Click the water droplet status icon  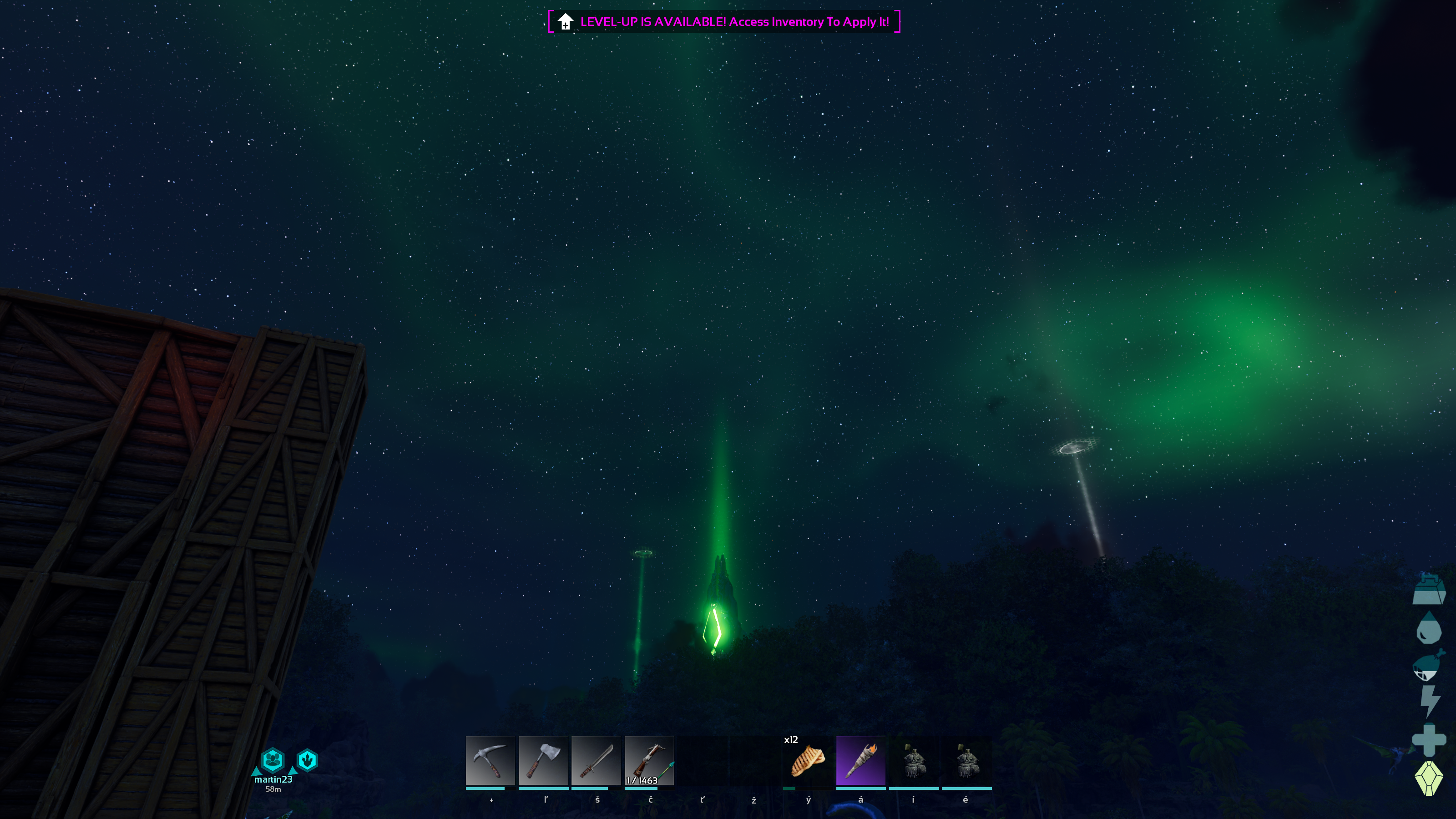click(1428, 628)
